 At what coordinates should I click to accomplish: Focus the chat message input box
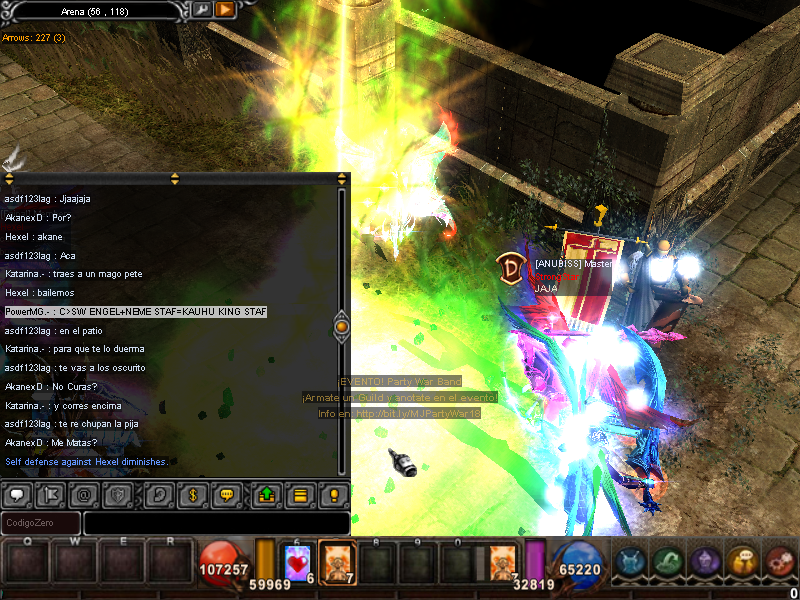[216, 523]
